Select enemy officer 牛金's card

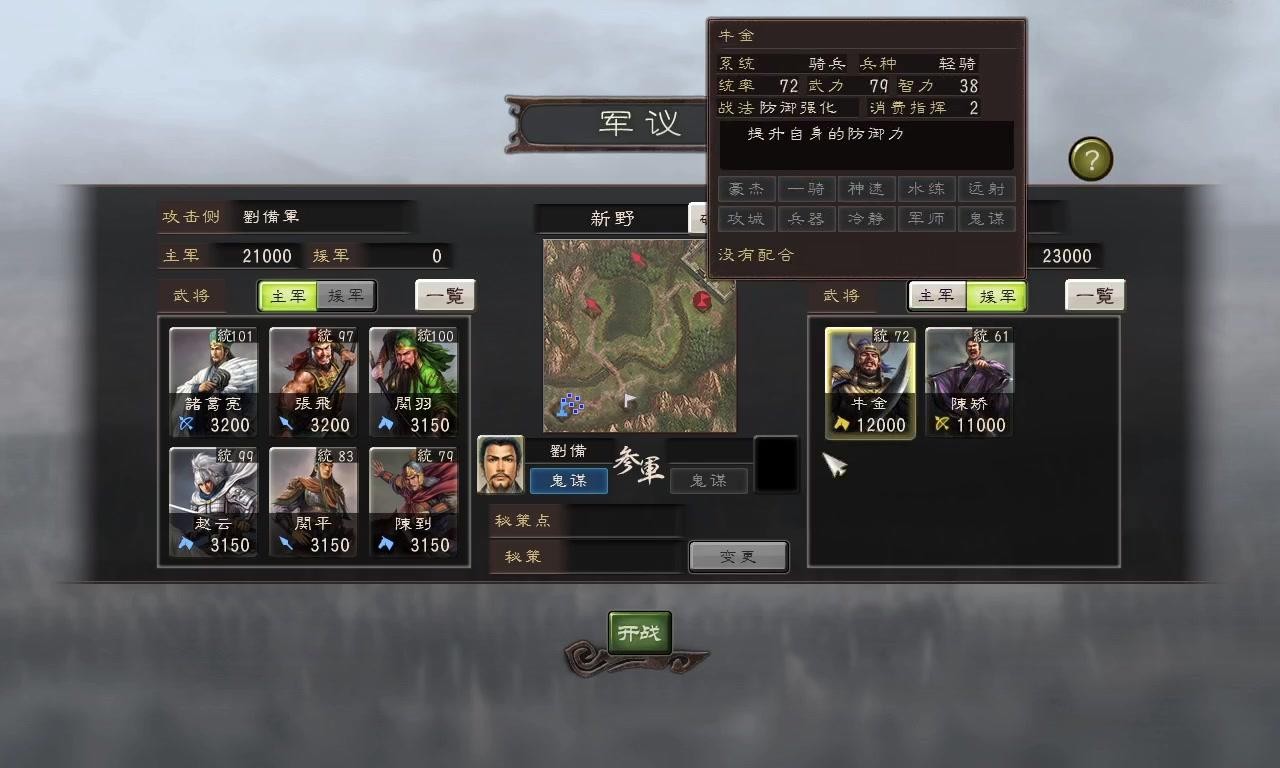[869, 382]
